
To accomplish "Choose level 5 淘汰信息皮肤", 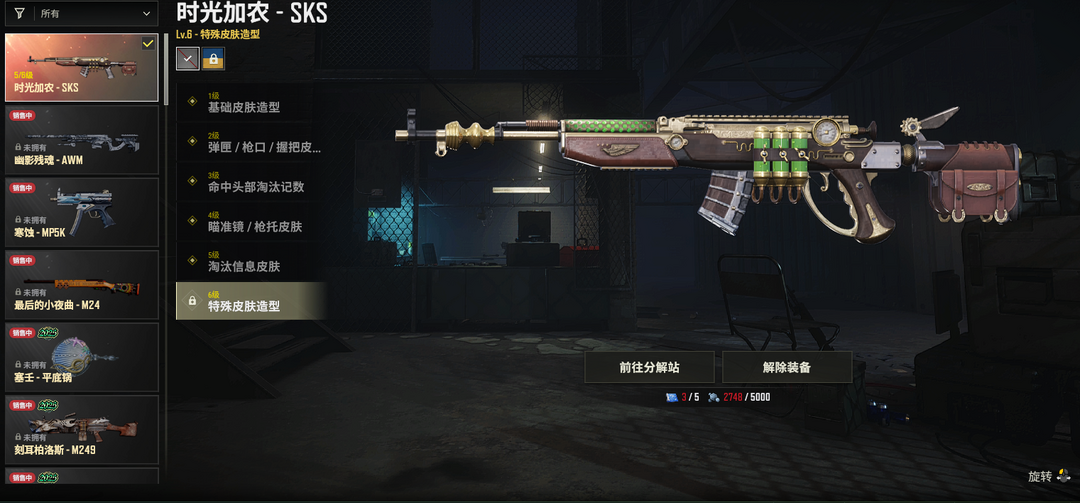I will pyautogui.click(x=251, y=262).
